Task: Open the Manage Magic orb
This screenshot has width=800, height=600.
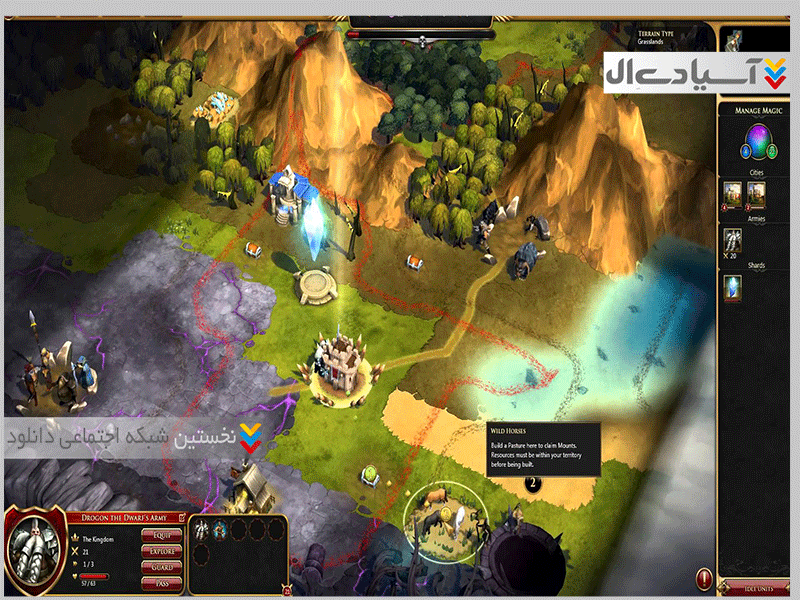Action: [x=757, y=142]
